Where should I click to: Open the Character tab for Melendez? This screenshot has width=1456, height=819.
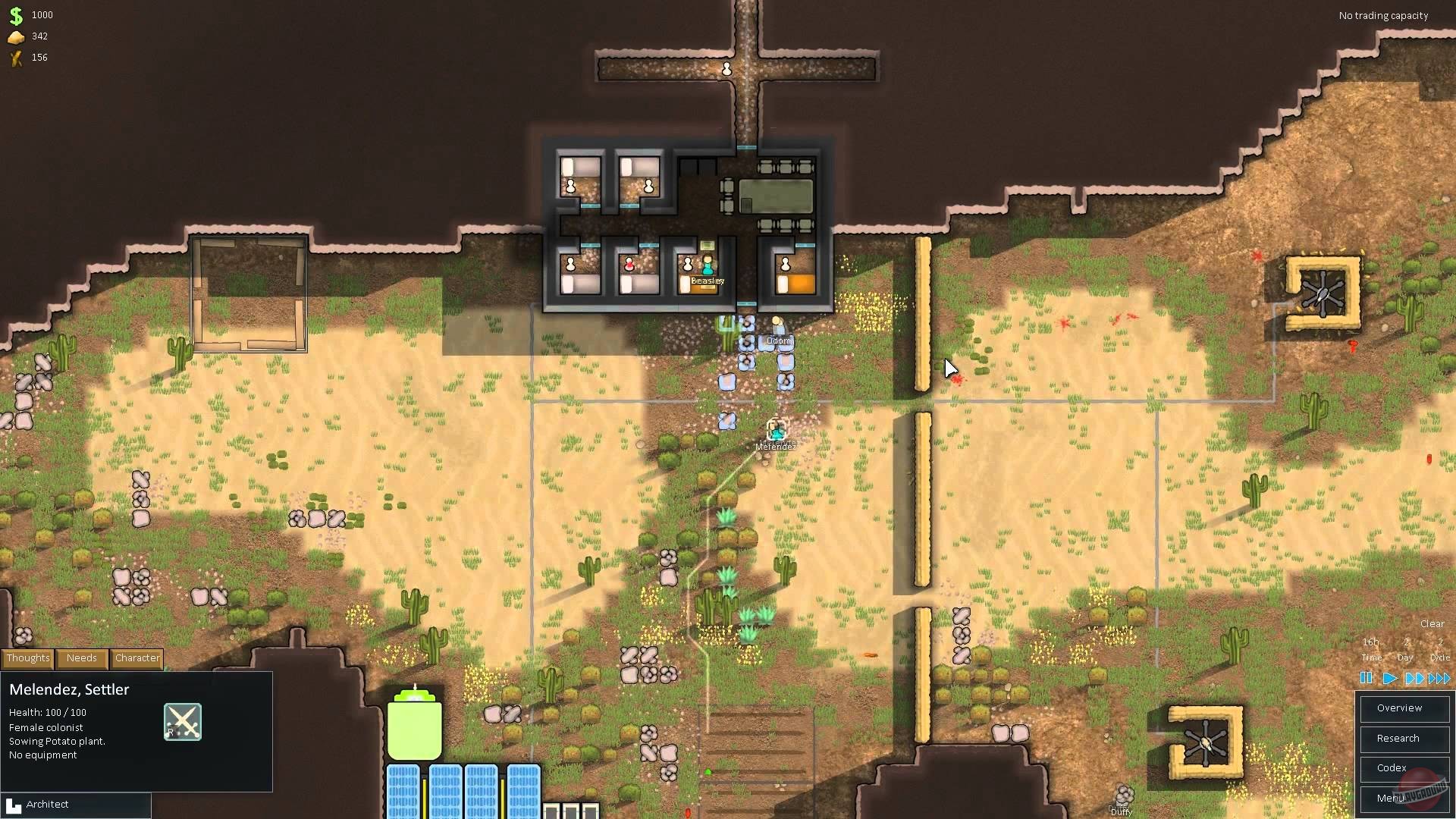click(x=136, y=658)
